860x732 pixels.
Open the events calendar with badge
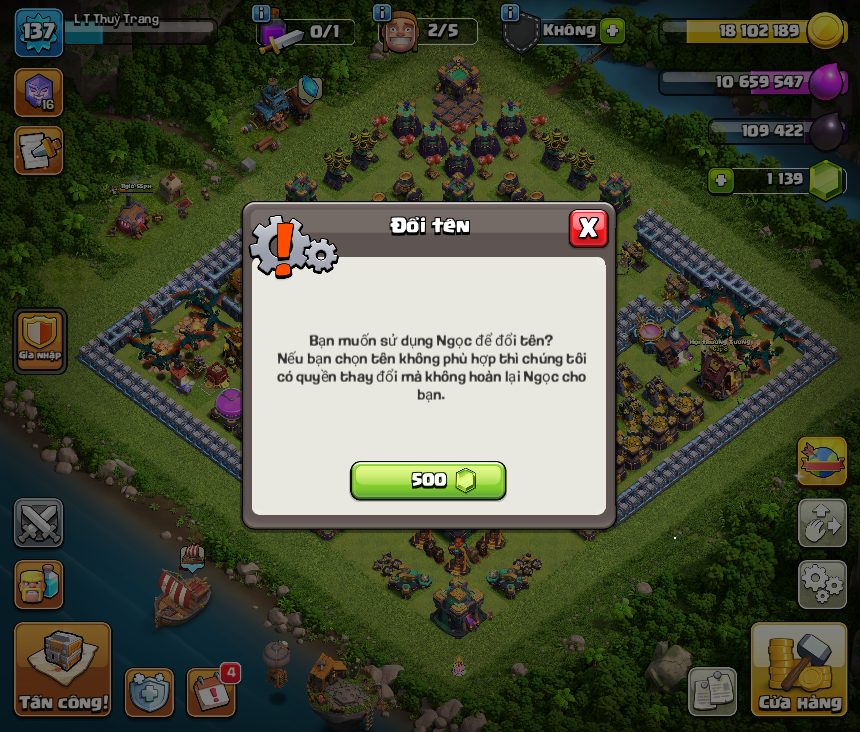click(x=212, y=691)
